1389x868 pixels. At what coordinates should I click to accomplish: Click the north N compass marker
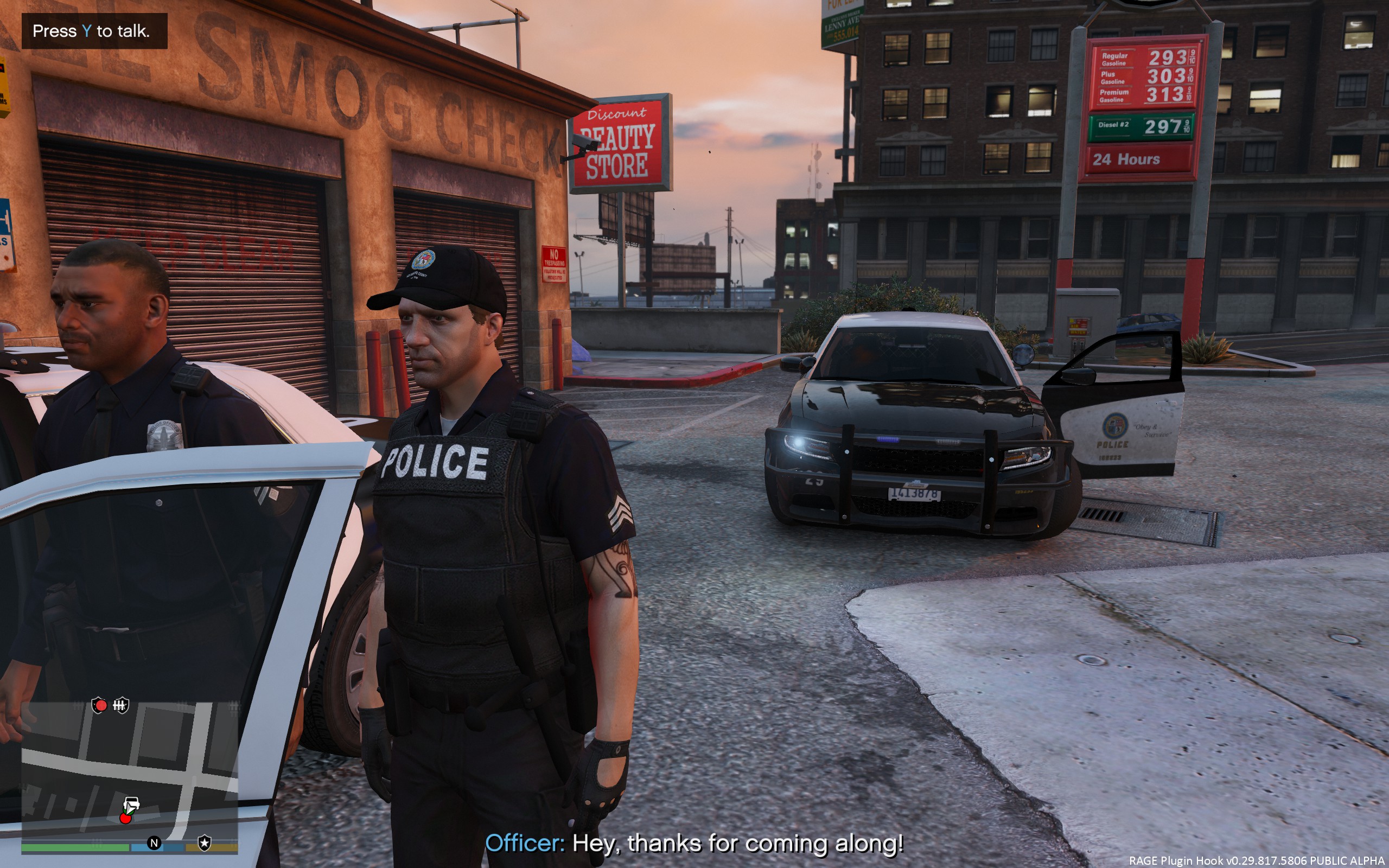[154, 843]
